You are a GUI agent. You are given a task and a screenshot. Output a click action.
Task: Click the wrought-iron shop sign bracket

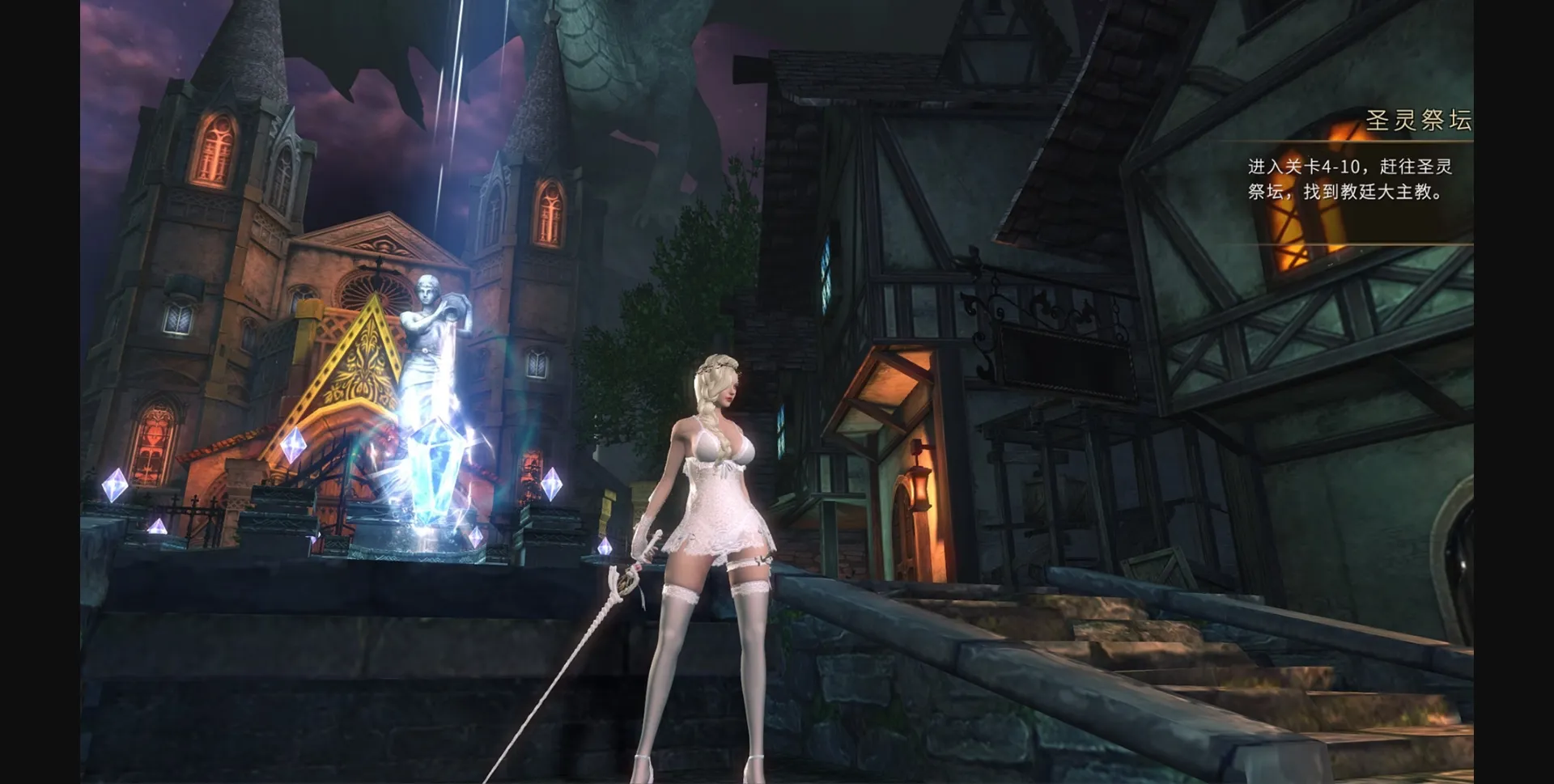[1004, 316]
